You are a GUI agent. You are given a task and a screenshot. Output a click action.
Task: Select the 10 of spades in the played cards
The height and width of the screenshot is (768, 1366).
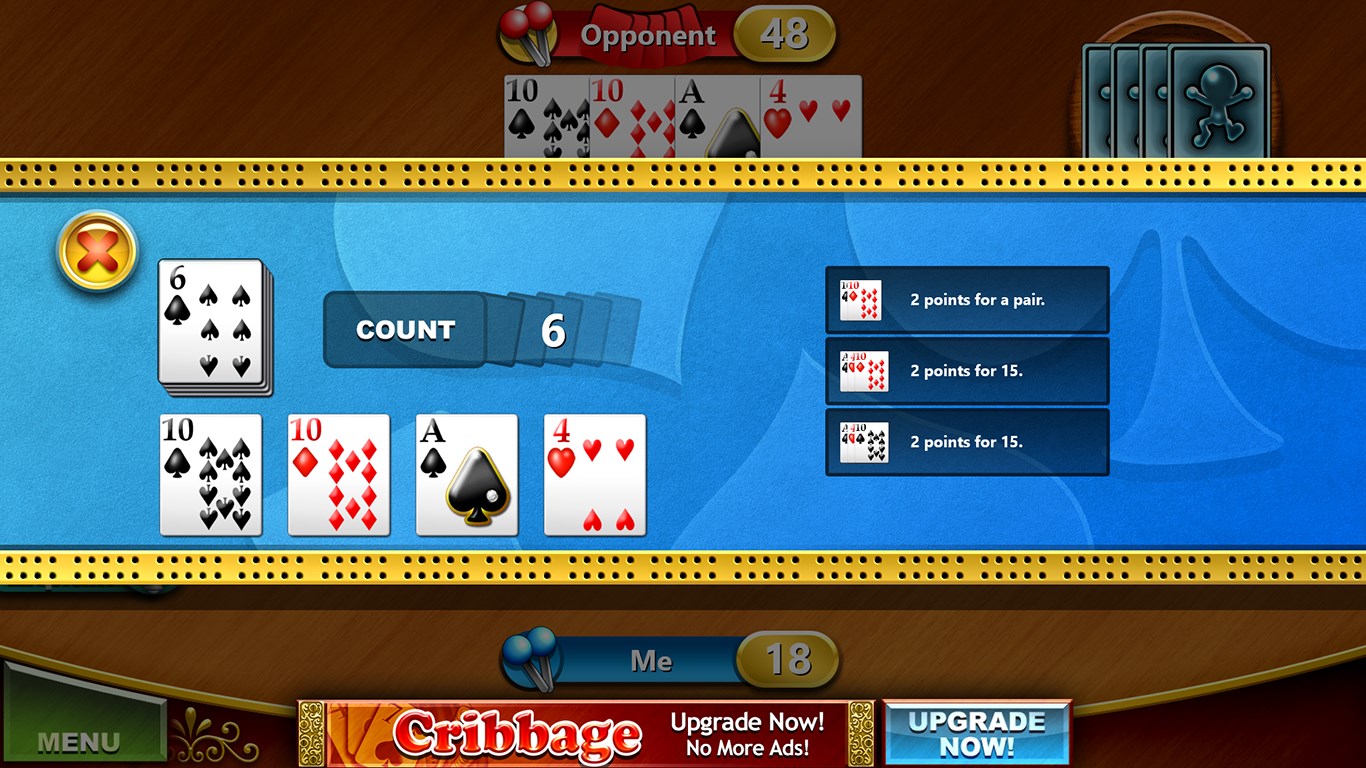(x=211, y=474)
